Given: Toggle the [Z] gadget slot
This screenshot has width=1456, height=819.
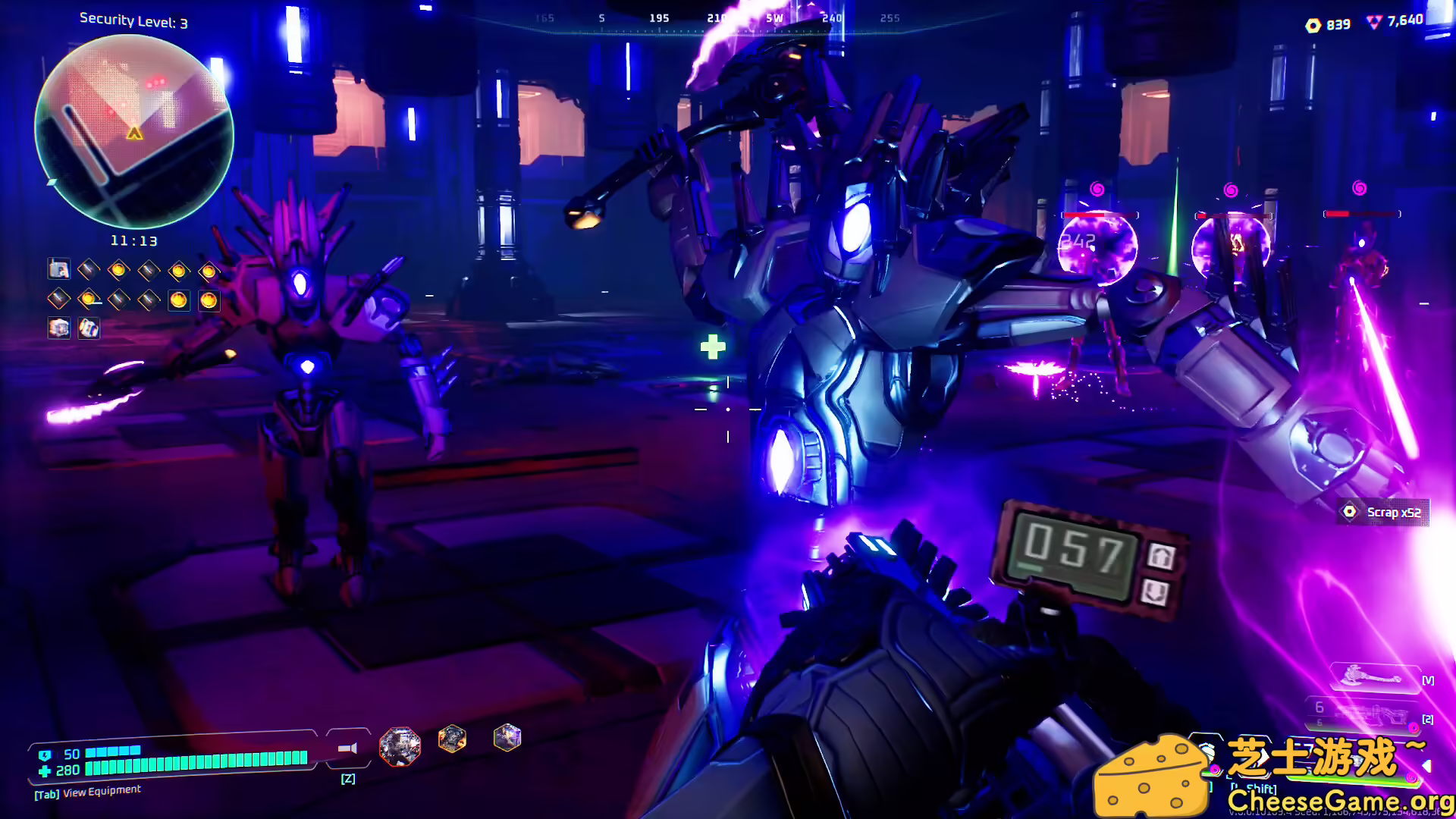Looking at the screenshot, I should [349, 777].
